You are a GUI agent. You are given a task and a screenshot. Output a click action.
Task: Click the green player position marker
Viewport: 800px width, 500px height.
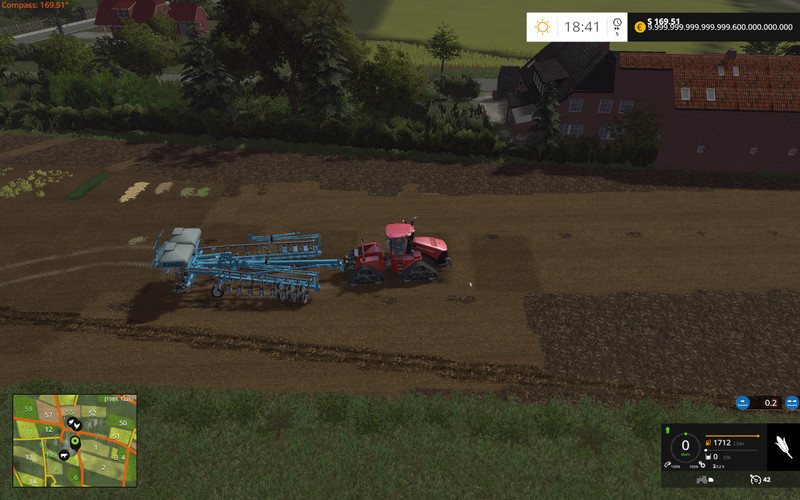(x=74, y=441)
